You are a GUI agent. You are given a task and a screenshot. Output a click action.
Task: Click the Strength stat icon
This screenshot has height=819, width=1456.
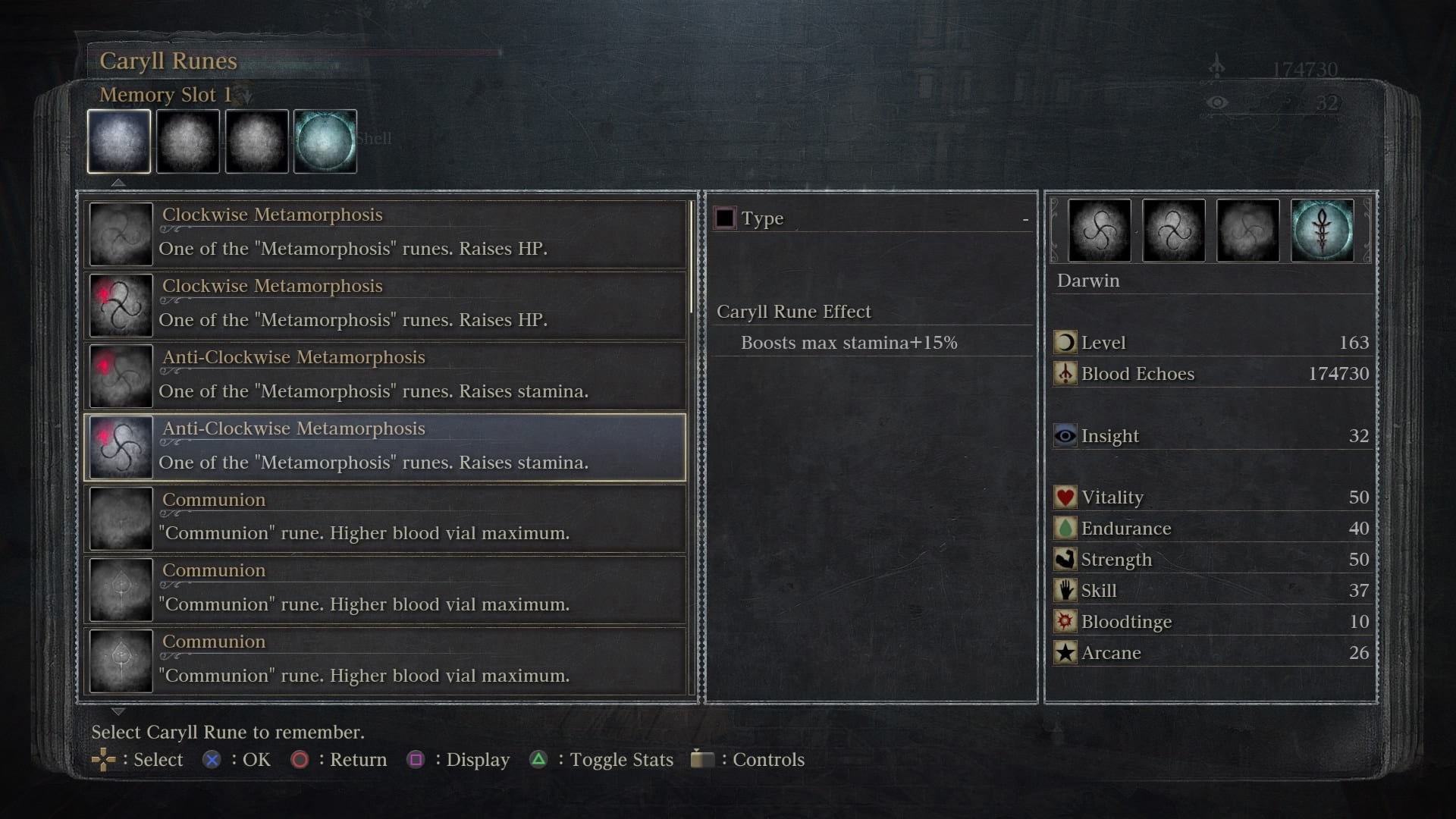[1065, 559]
